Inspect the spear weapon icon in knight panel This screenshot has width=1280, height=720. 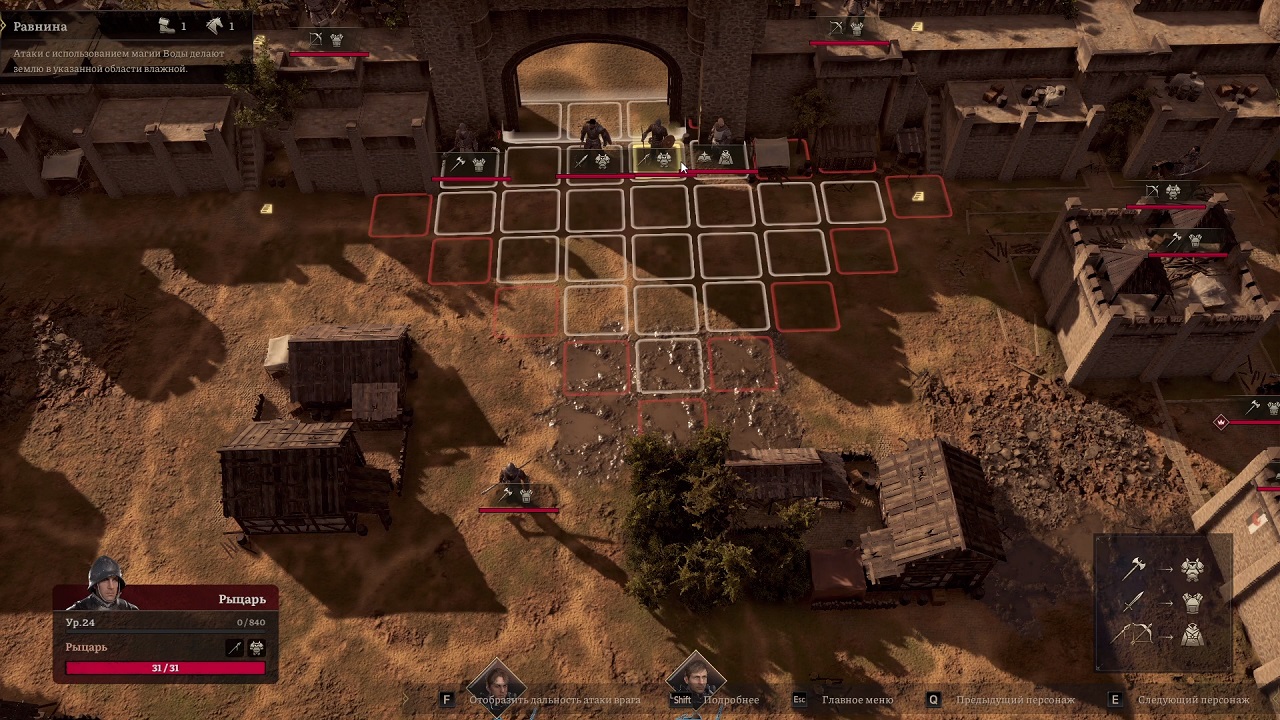235,648
